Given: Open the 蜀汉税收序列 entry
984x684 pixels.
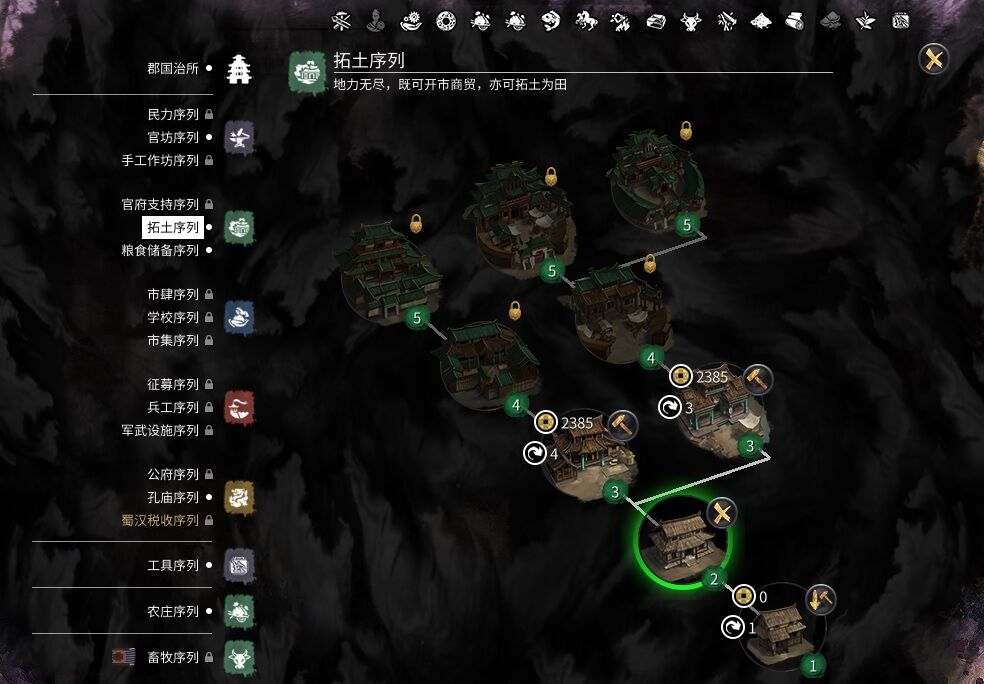Looking at the screenshot, I should coord(160,520).
